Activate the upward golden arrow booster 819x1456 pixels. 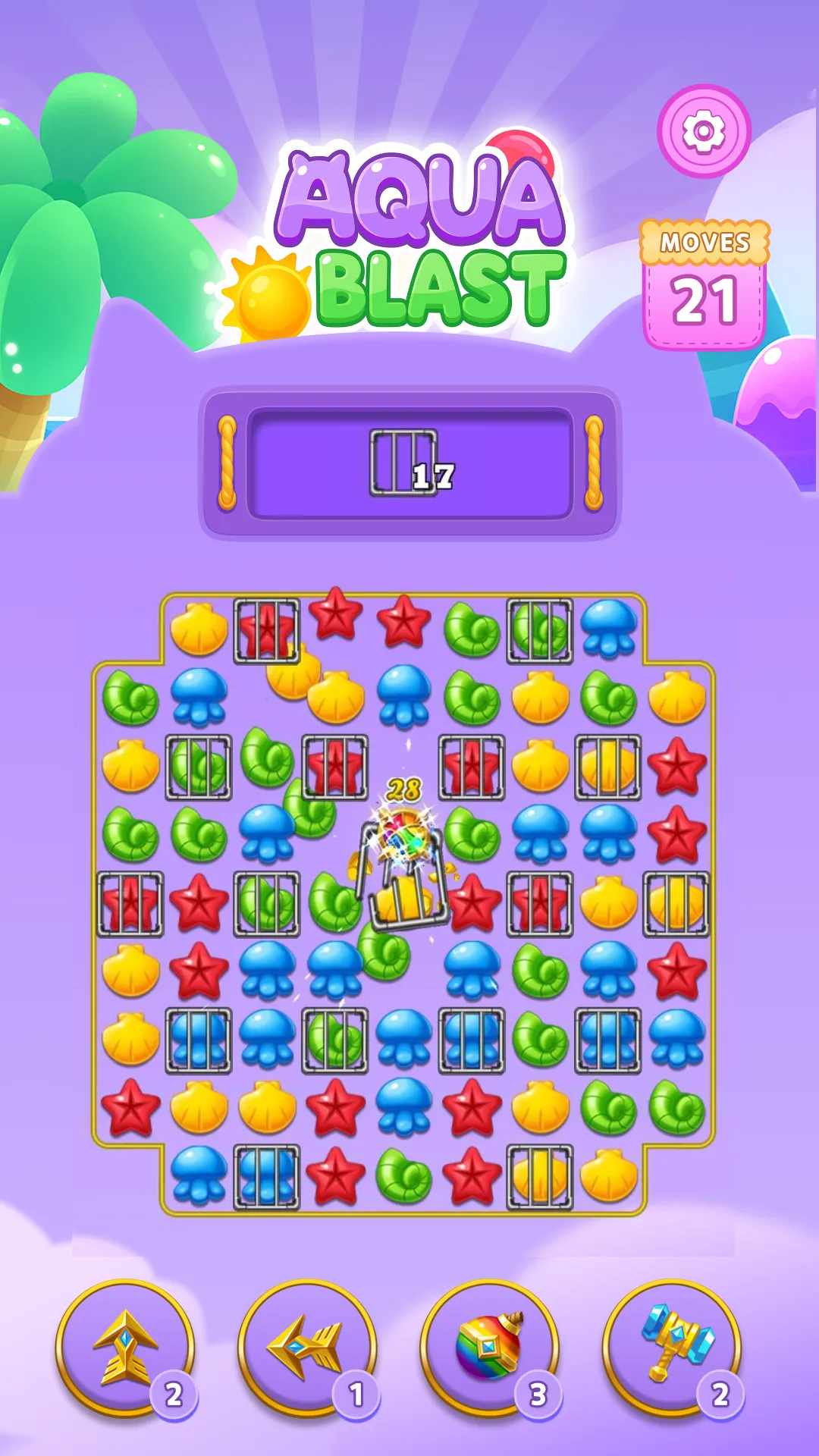[x=125, y=1347]
